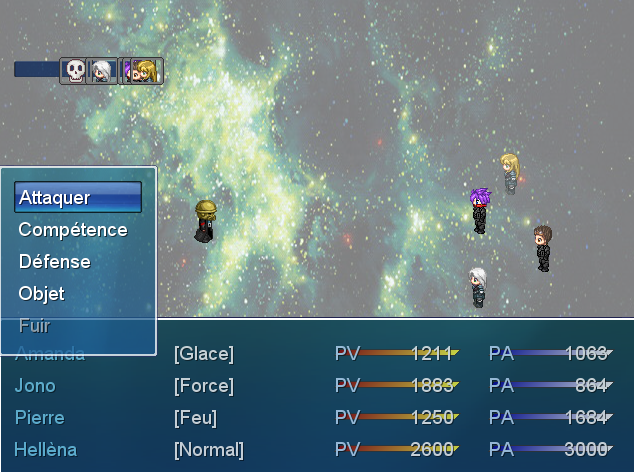Screen dimensions: 634x472
Task: Select Jono's party status row
Action: point(313,386)
